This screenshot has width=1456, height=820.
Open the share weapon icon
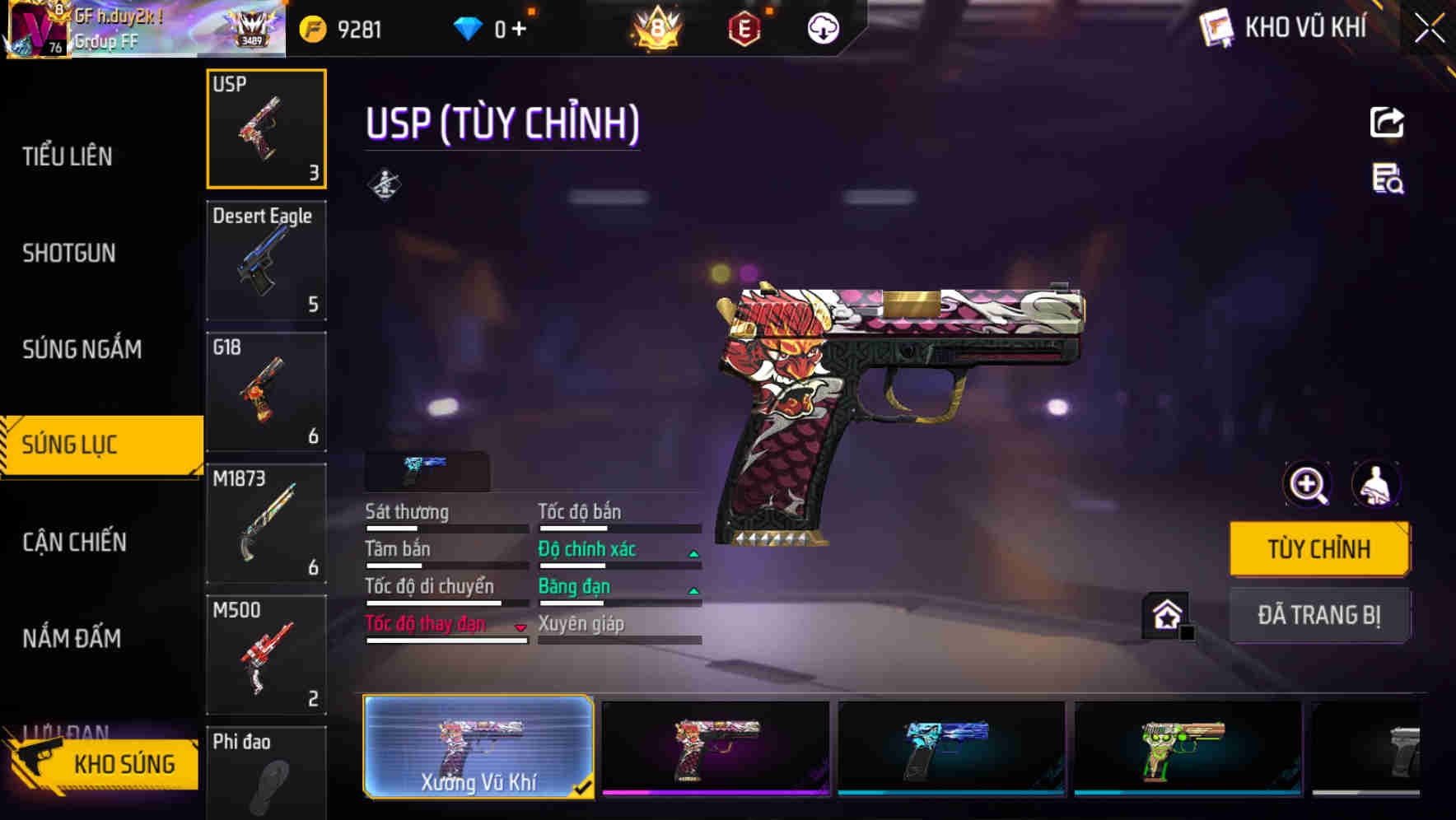[1388, 122]
